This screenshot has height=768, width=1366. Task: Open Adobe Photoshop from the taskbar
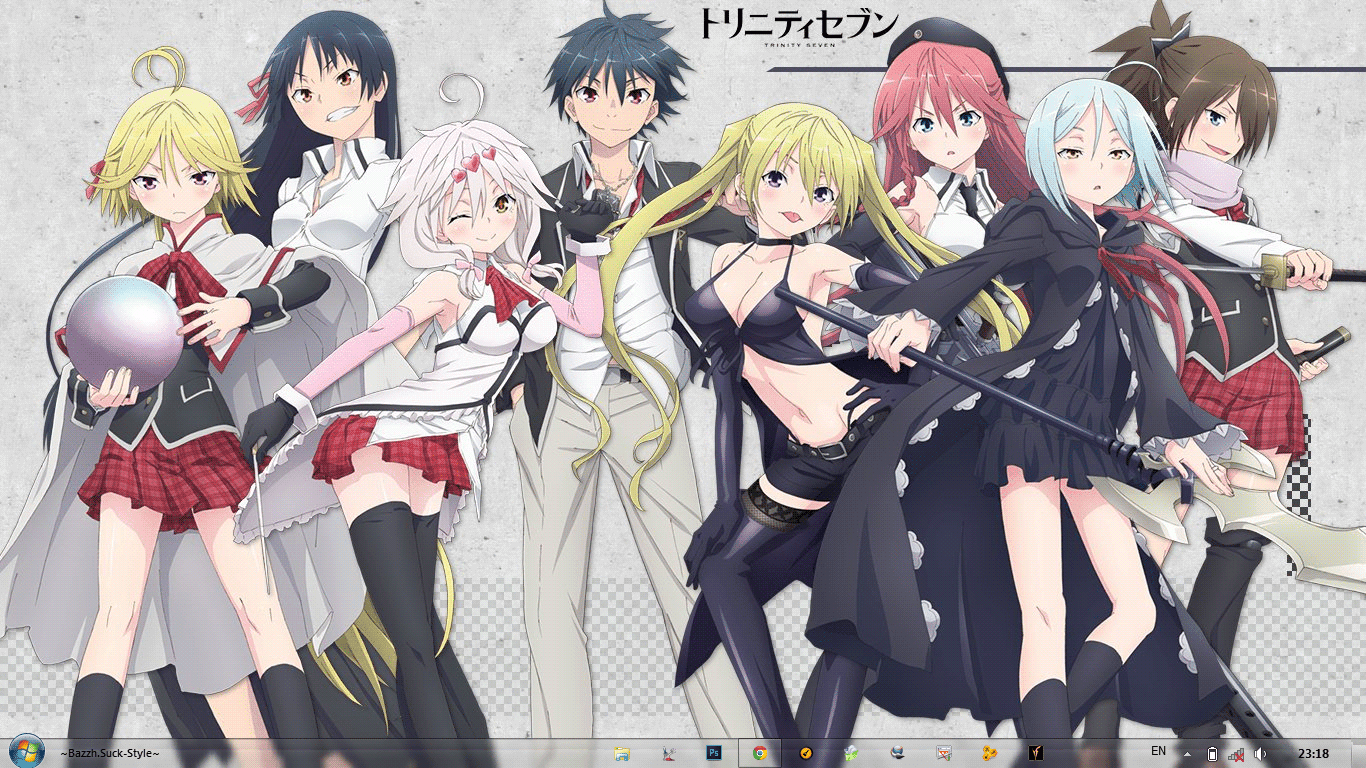click(712, 752)
